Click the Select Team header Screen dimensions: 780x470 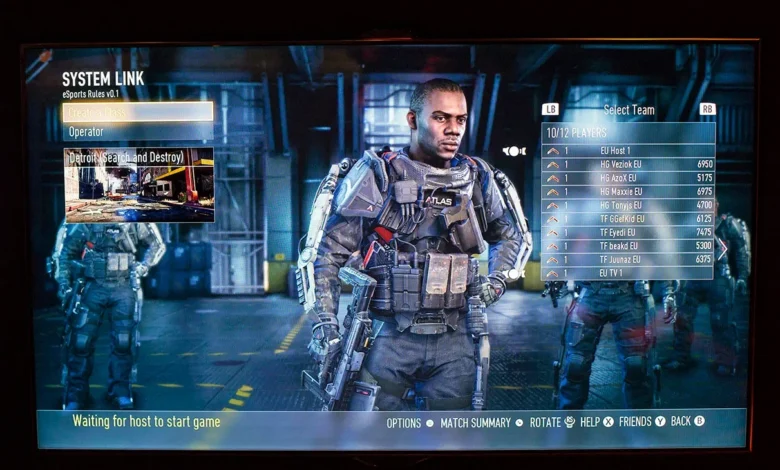pyautogui.click(x=630, y=110)
